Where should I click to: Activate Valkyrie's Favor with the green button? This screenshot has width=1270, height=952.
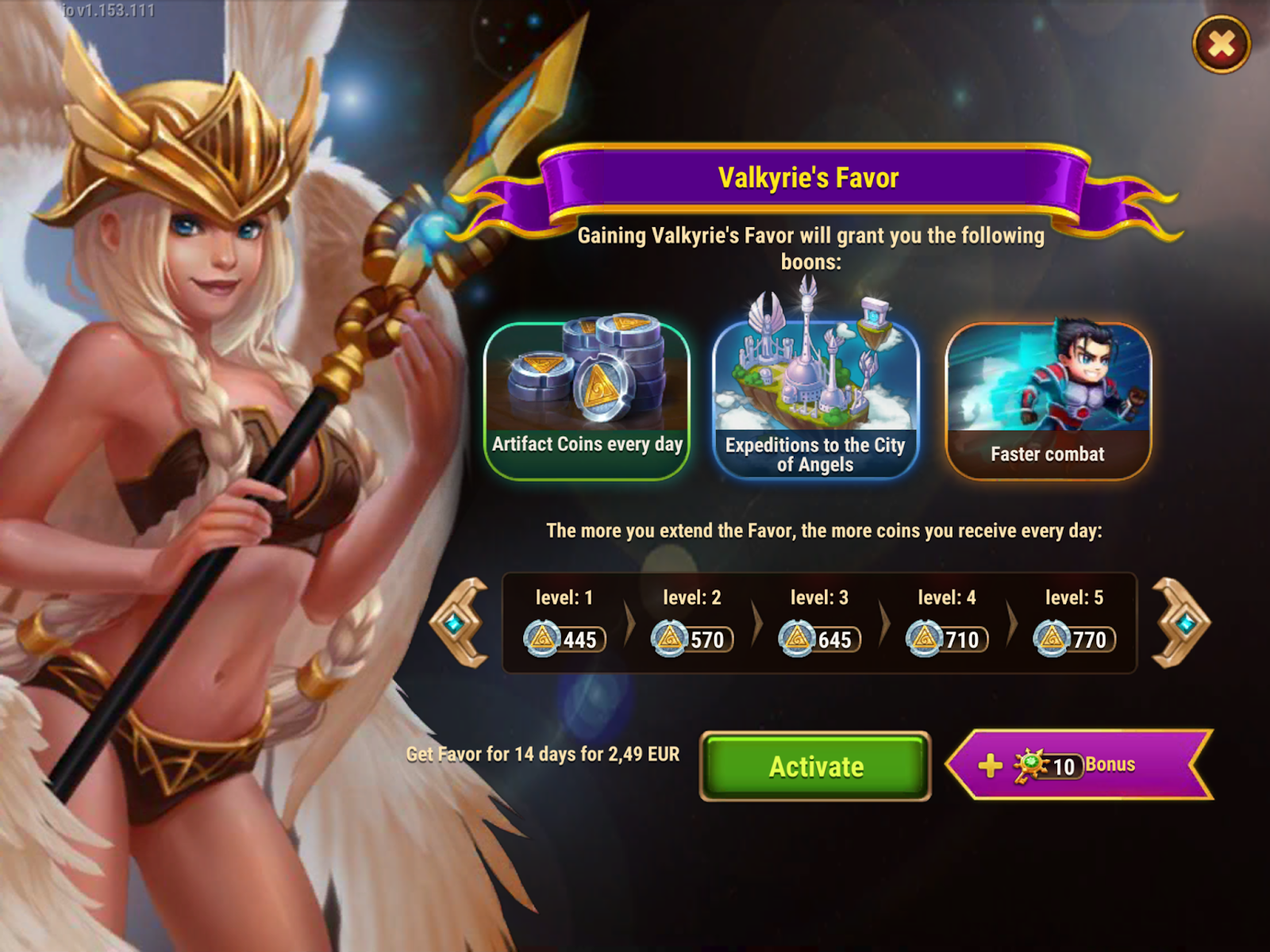point(815,766)
